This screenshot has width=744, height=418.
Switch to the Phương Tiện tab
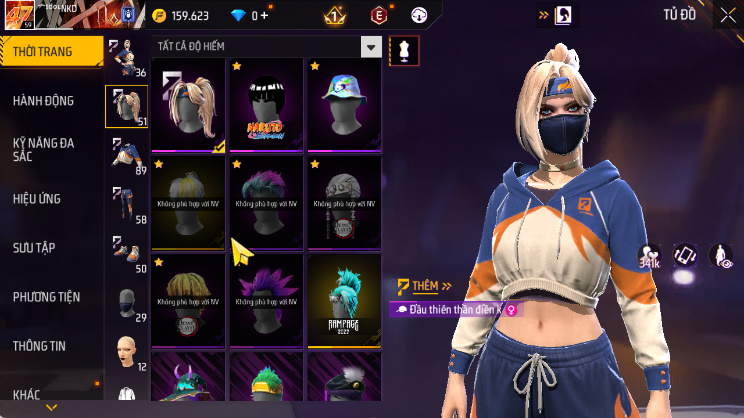click(46, 296)
